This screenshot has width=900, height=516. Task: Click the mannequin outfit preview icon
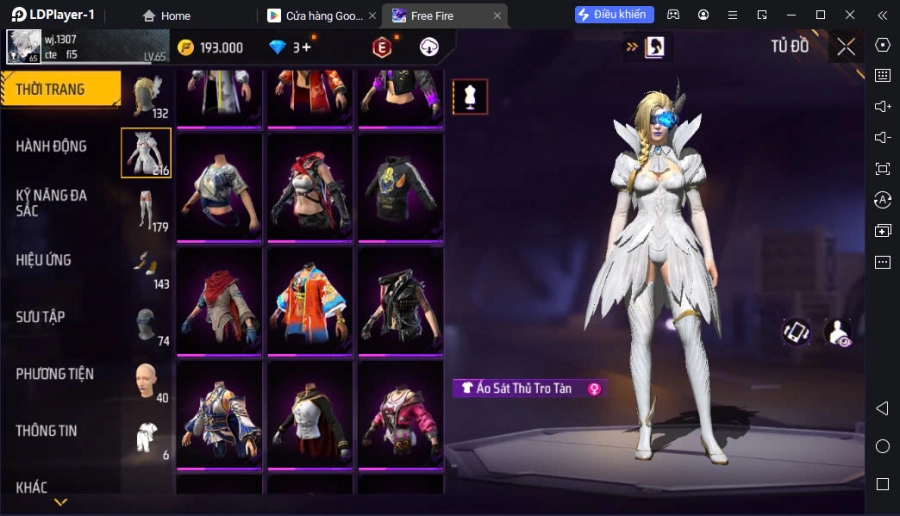click(x=470, y=96)
